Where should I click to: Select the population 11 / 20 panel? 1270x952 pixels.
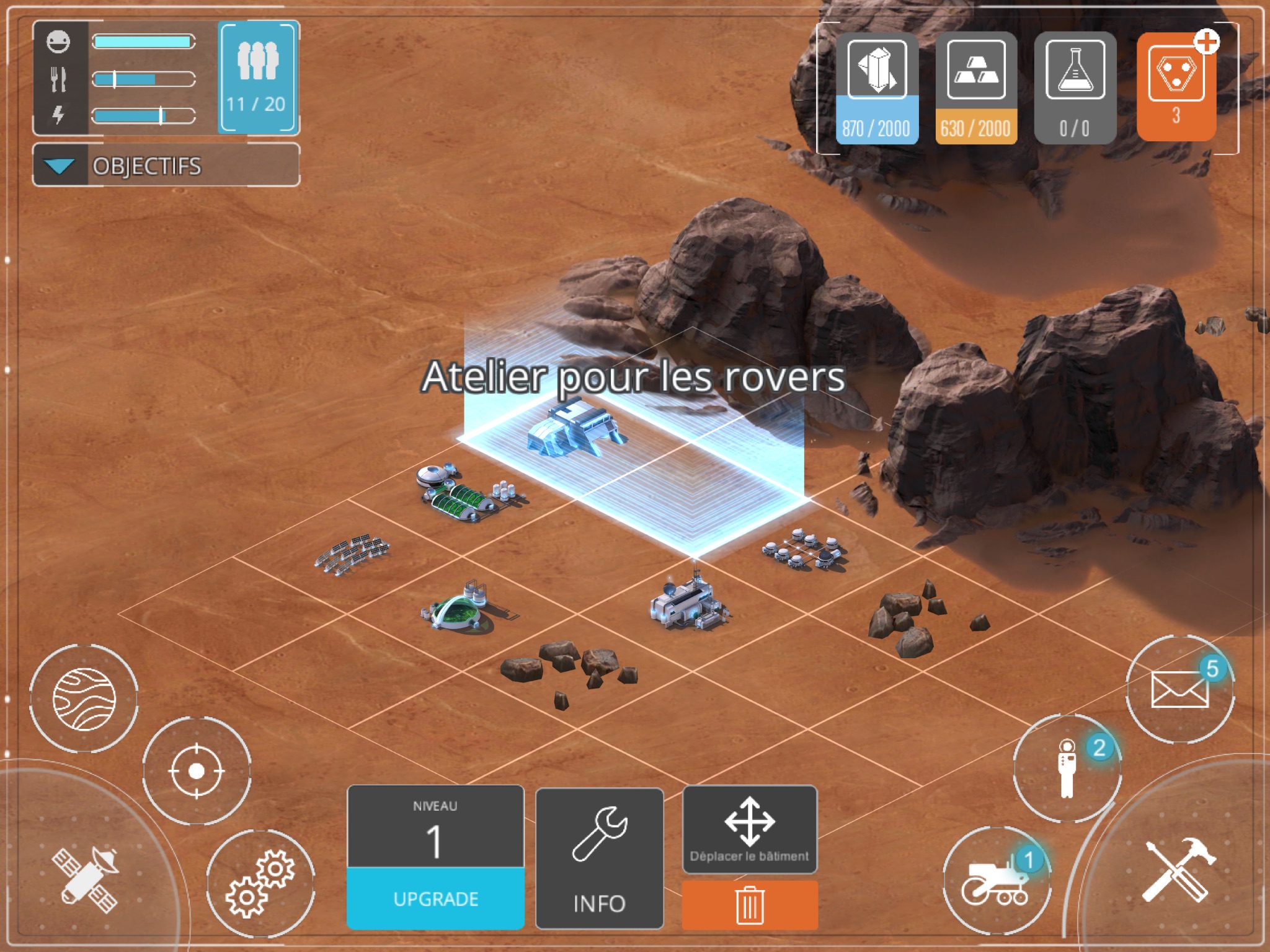[x=258, y=77]
